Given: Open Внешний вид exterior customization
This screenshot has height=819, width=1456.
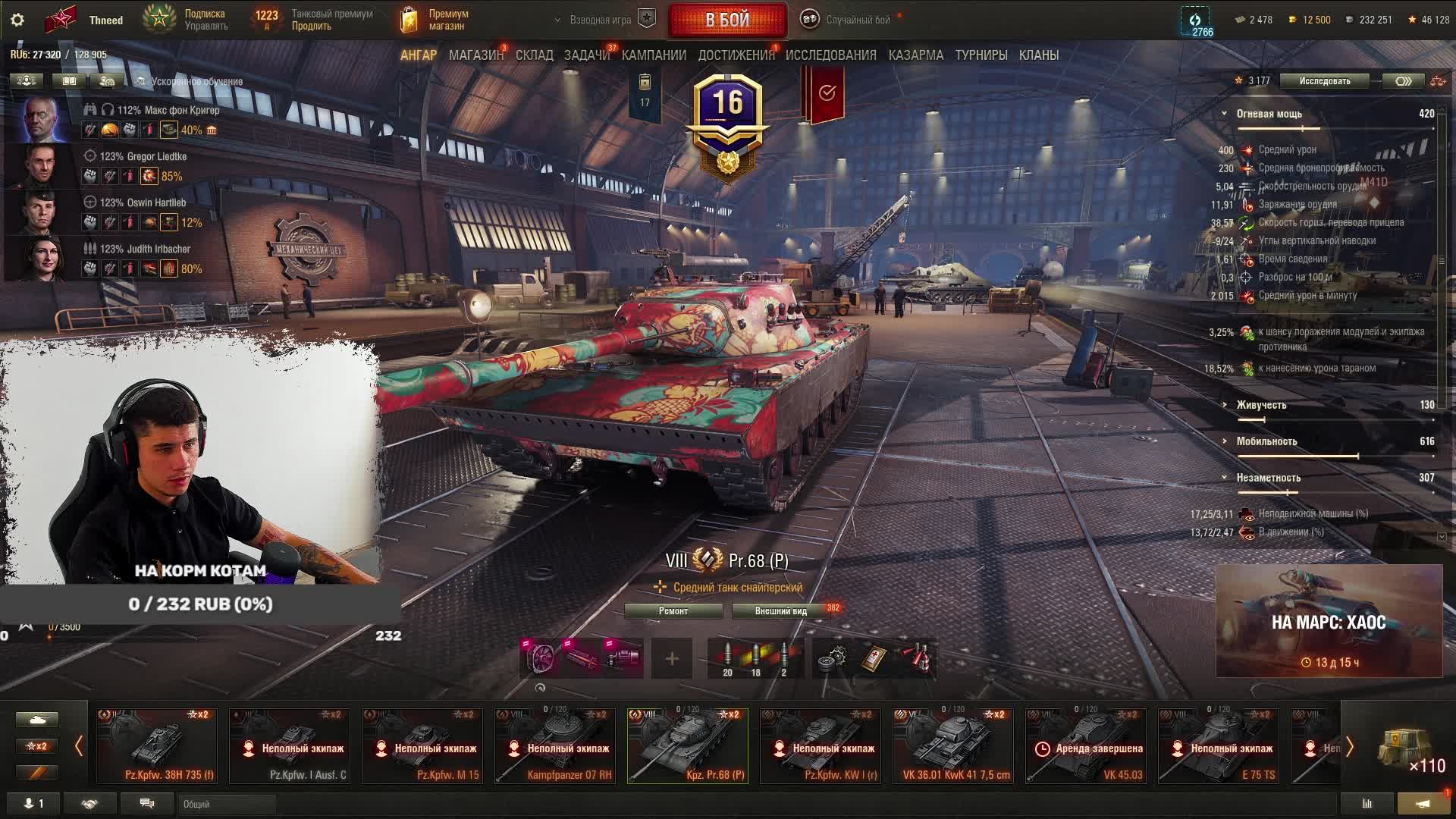Looking at the screenshot, I should pyautogui.click(x=780, y=611).
